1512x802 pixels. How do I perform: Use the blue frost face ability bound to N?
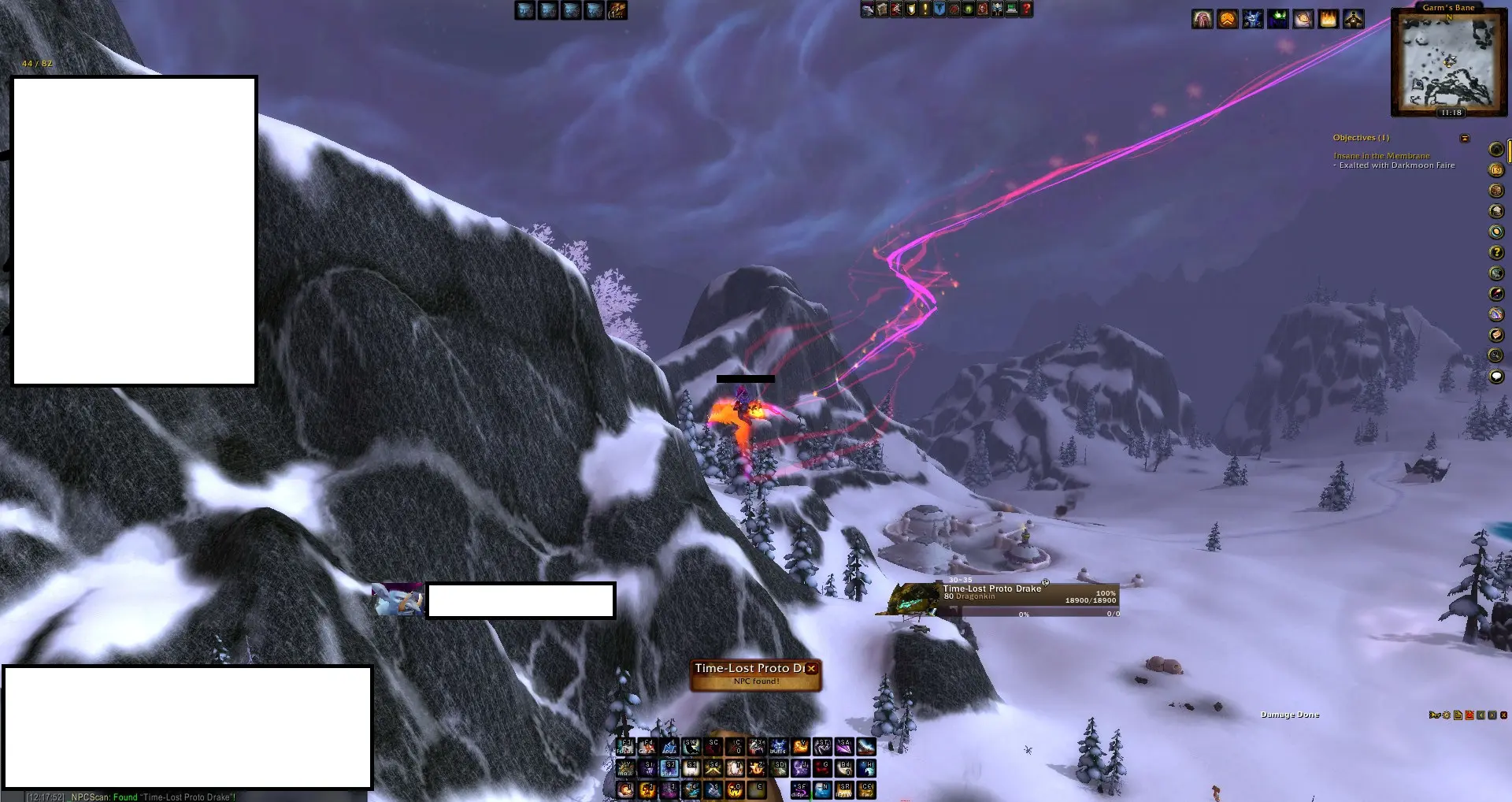822,789
